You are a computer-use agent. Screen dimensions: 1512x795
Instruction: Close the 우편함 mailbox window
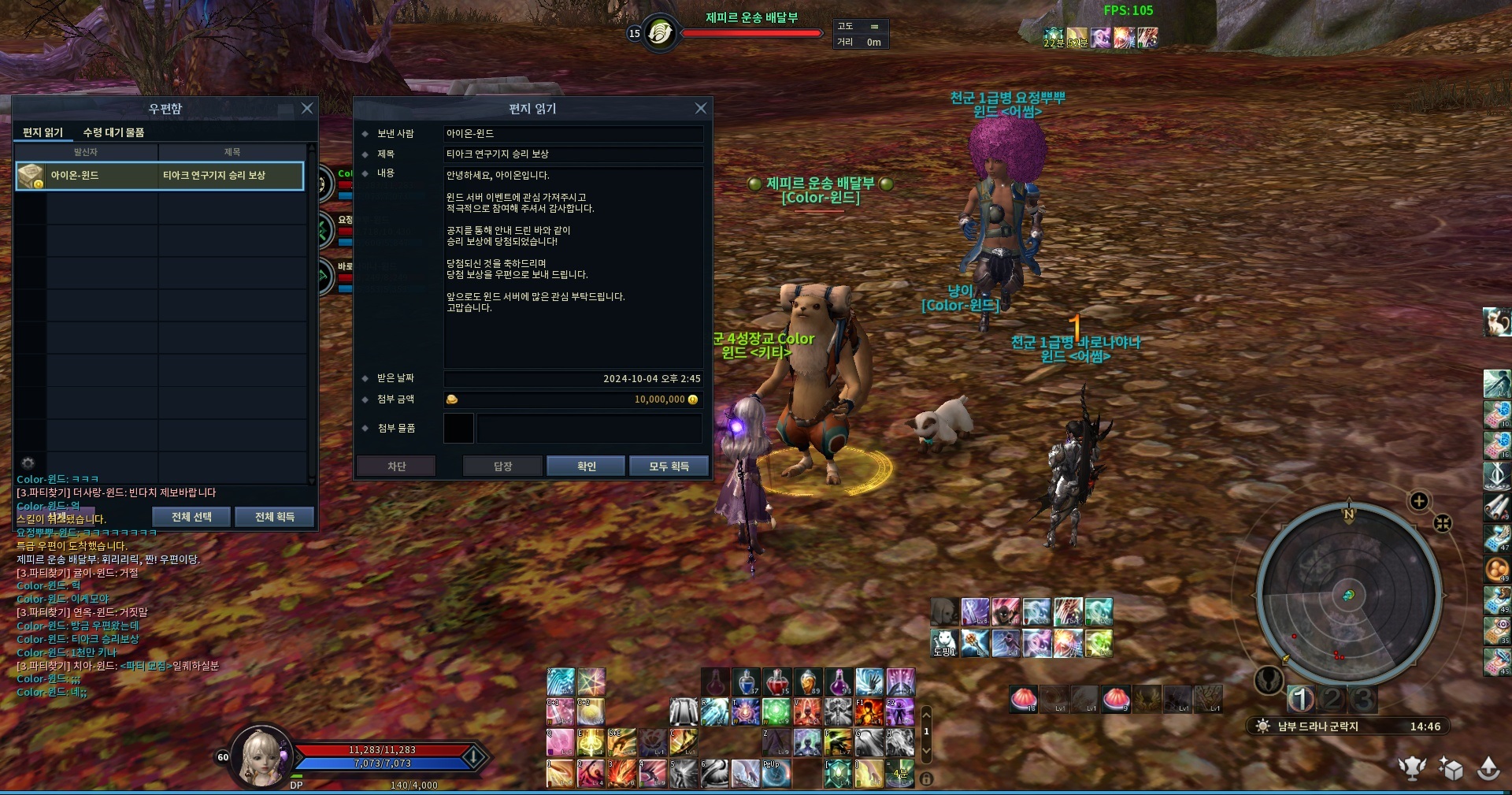point(307,109)
